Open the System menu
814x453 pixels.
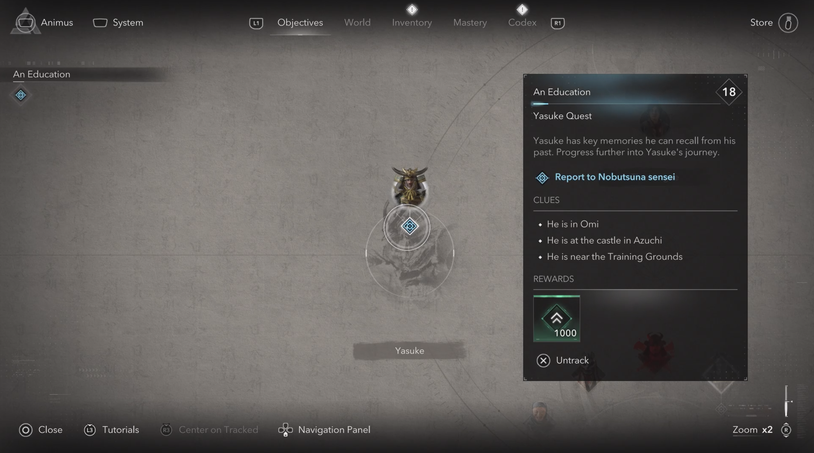click(118, 22)
